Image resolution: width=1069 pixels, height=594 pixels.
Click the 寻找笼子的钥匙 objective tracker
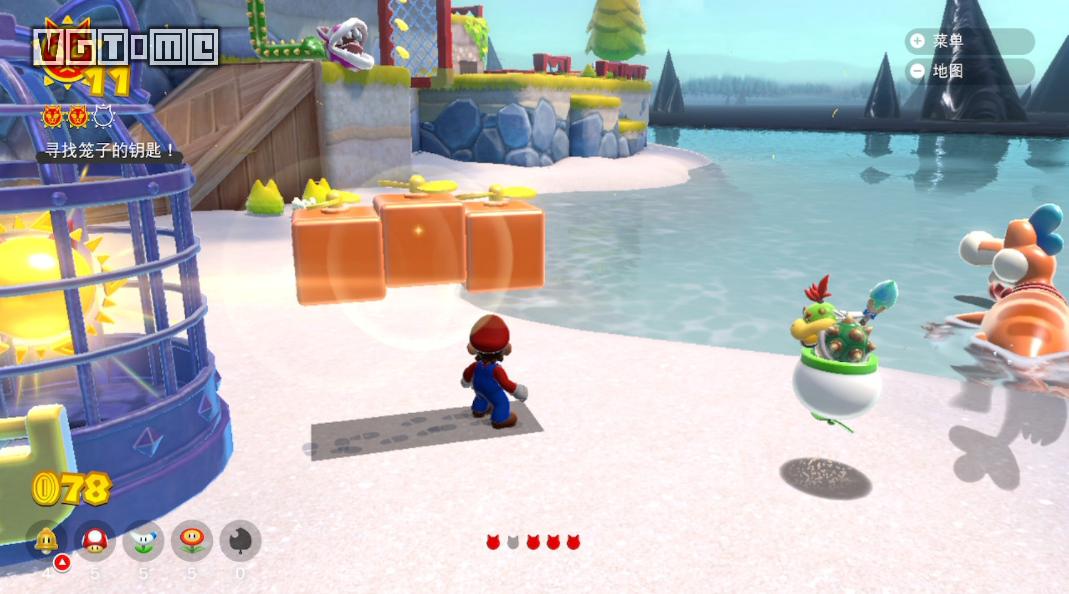tap(110, 151)
